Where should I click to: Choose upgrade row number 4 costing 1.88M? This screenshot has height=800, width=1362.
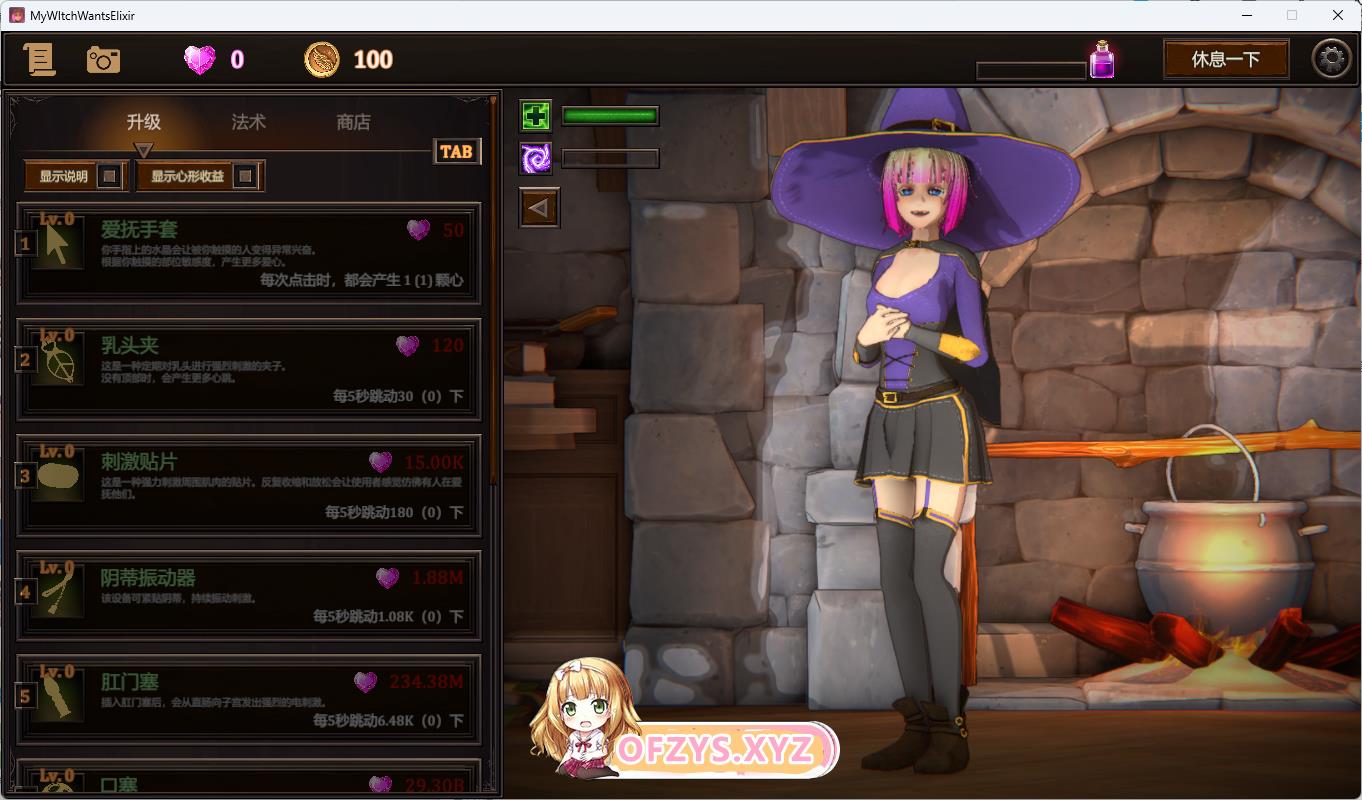coord(249,595)
